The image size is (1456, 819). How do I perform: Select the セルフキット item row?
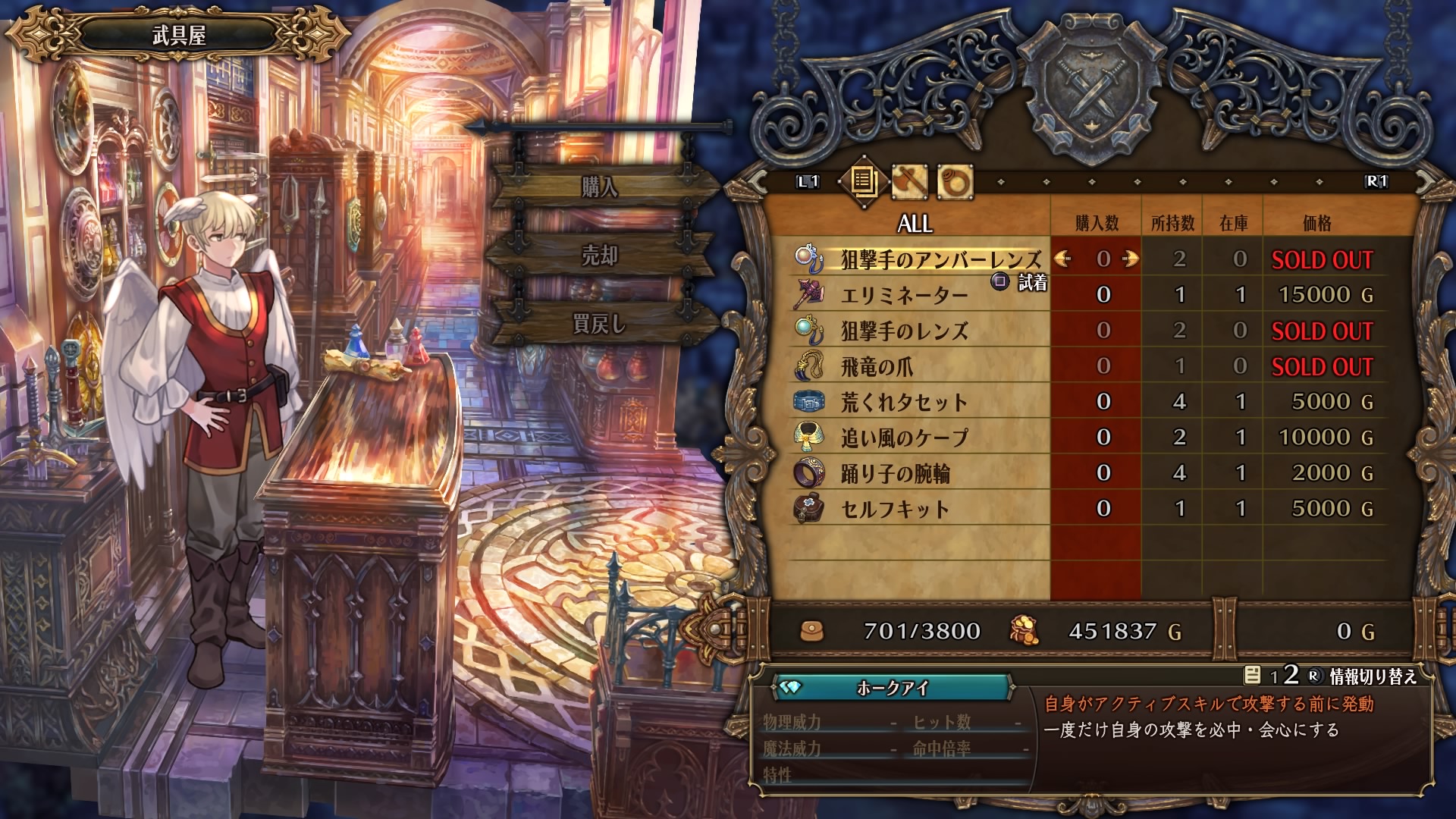tap(895, 509)
